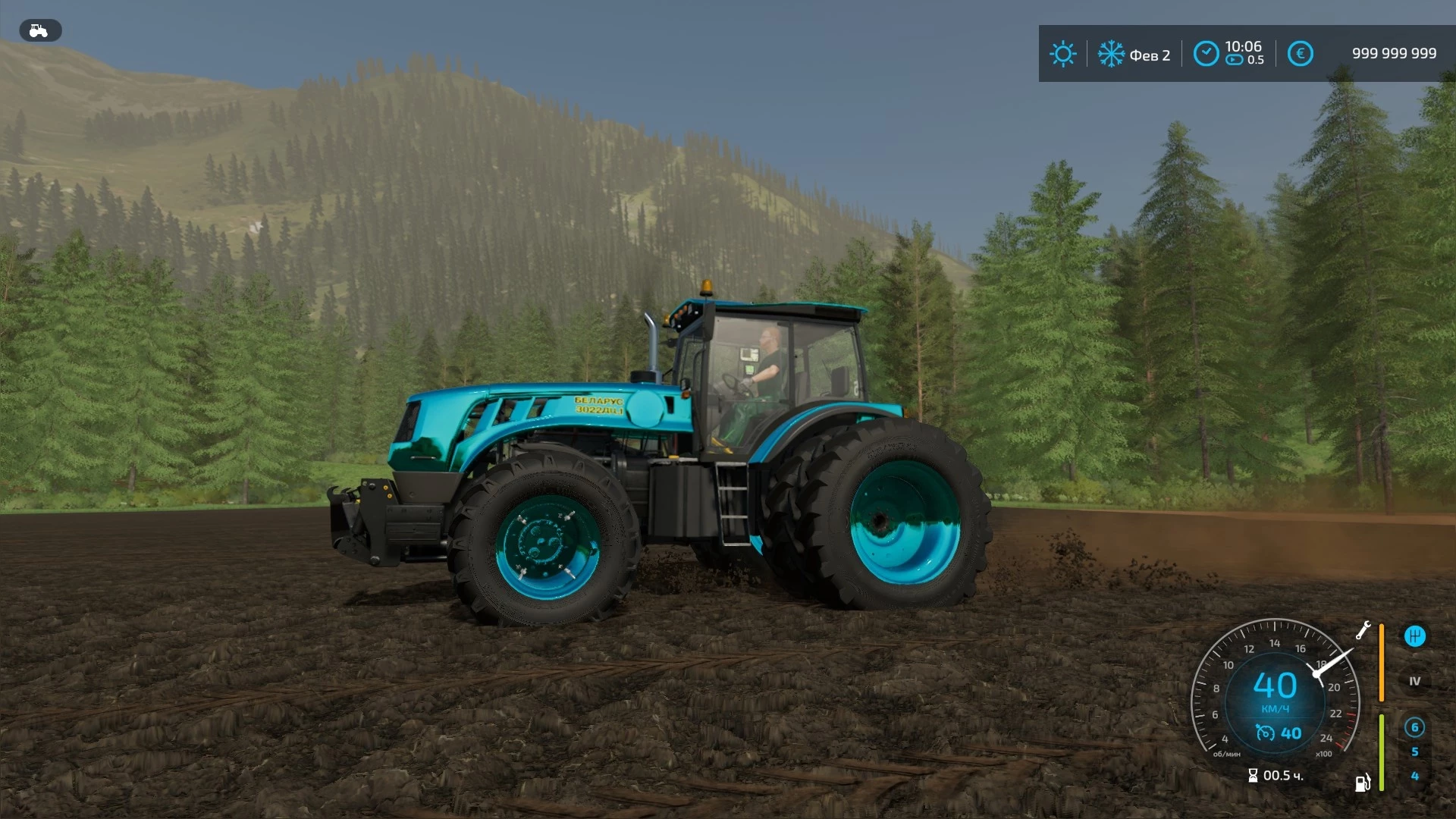Click the money balance 999 999 999
Screen dimensions: 1456x819
(x=1395, y=53)
